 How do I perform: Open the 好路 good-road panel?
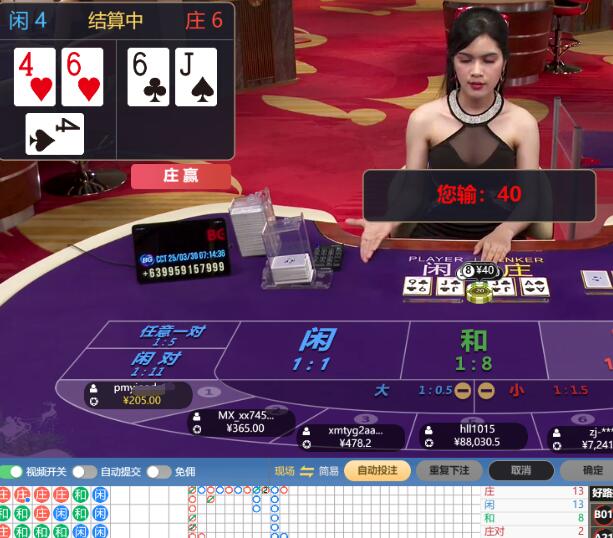point(602,492)
